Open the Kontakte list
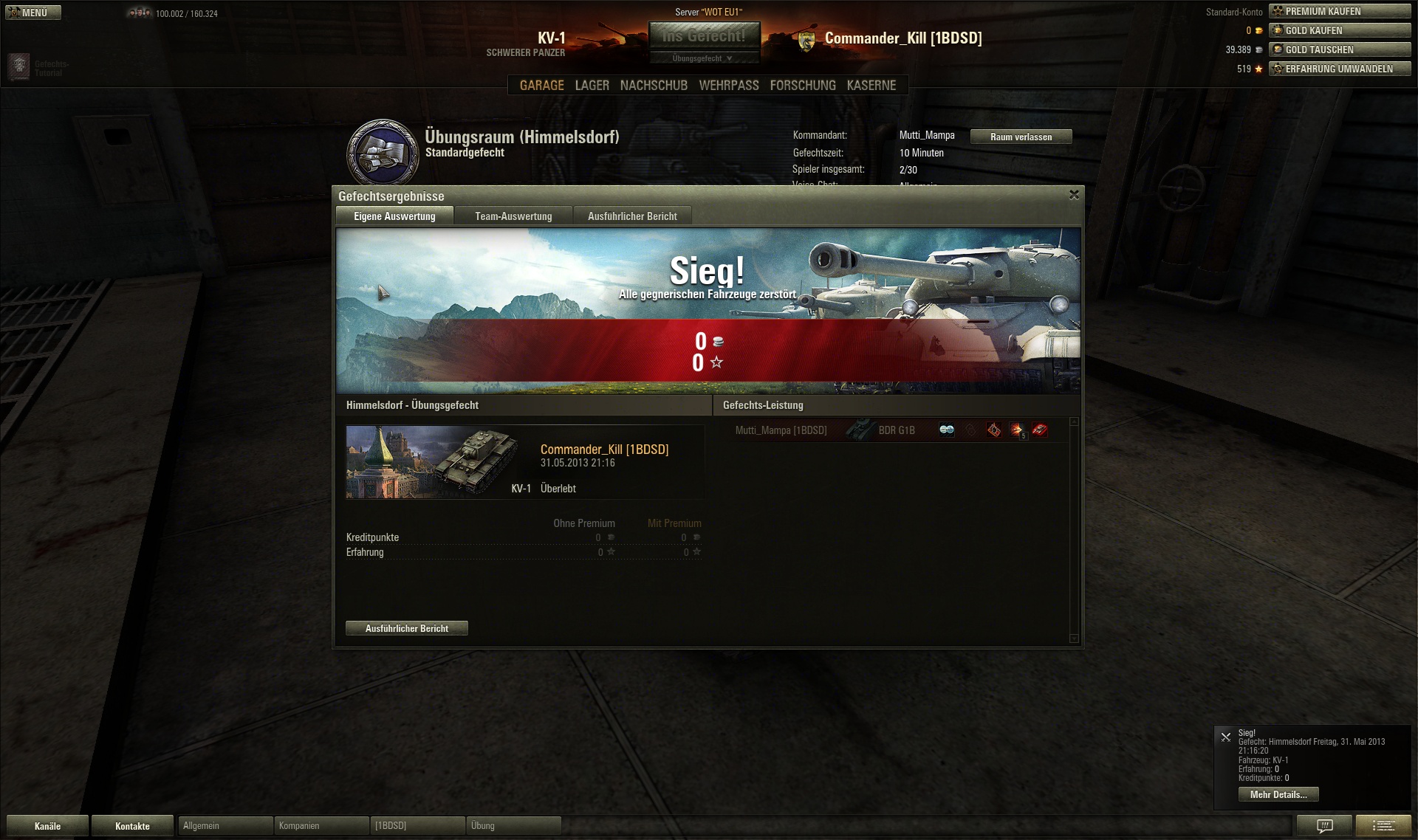 [x=132, y=826]
